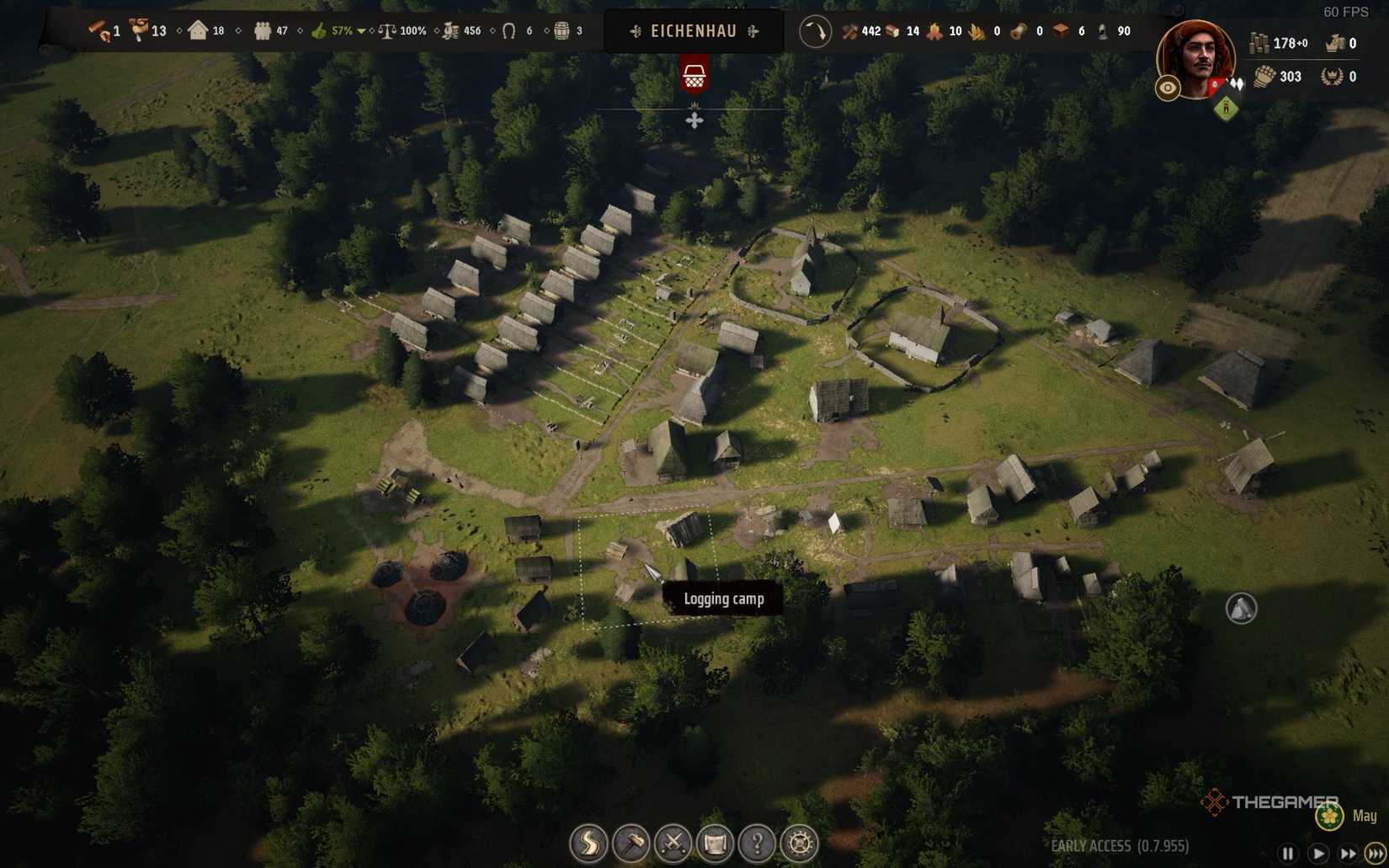
Task: Expand the 57% approval dropdown arrow
Action: point(362,31)
